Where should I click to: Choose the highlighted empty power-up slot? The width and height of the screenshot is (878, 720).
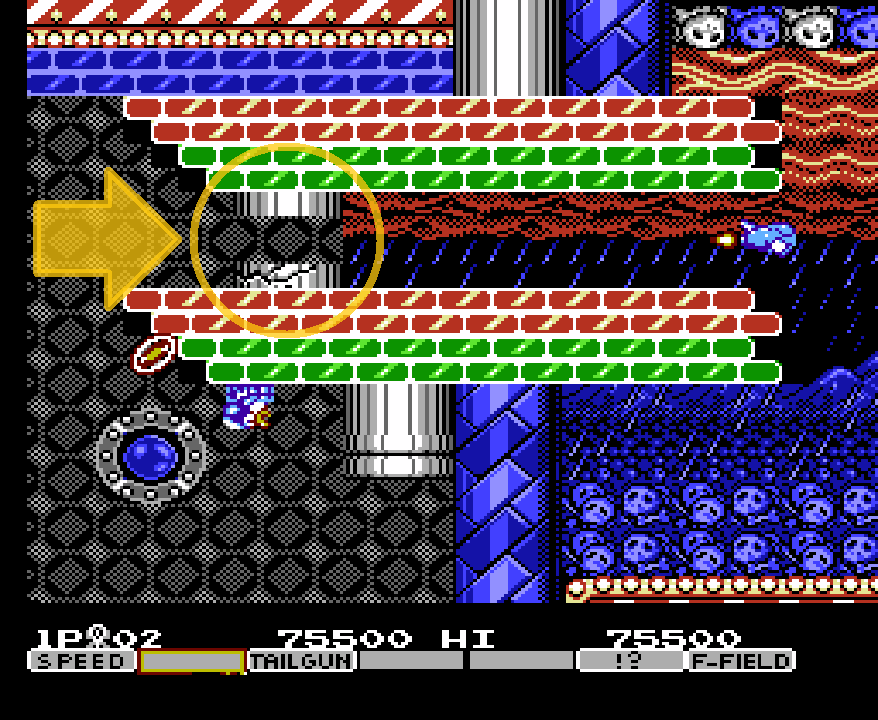[x=192, y=661]
